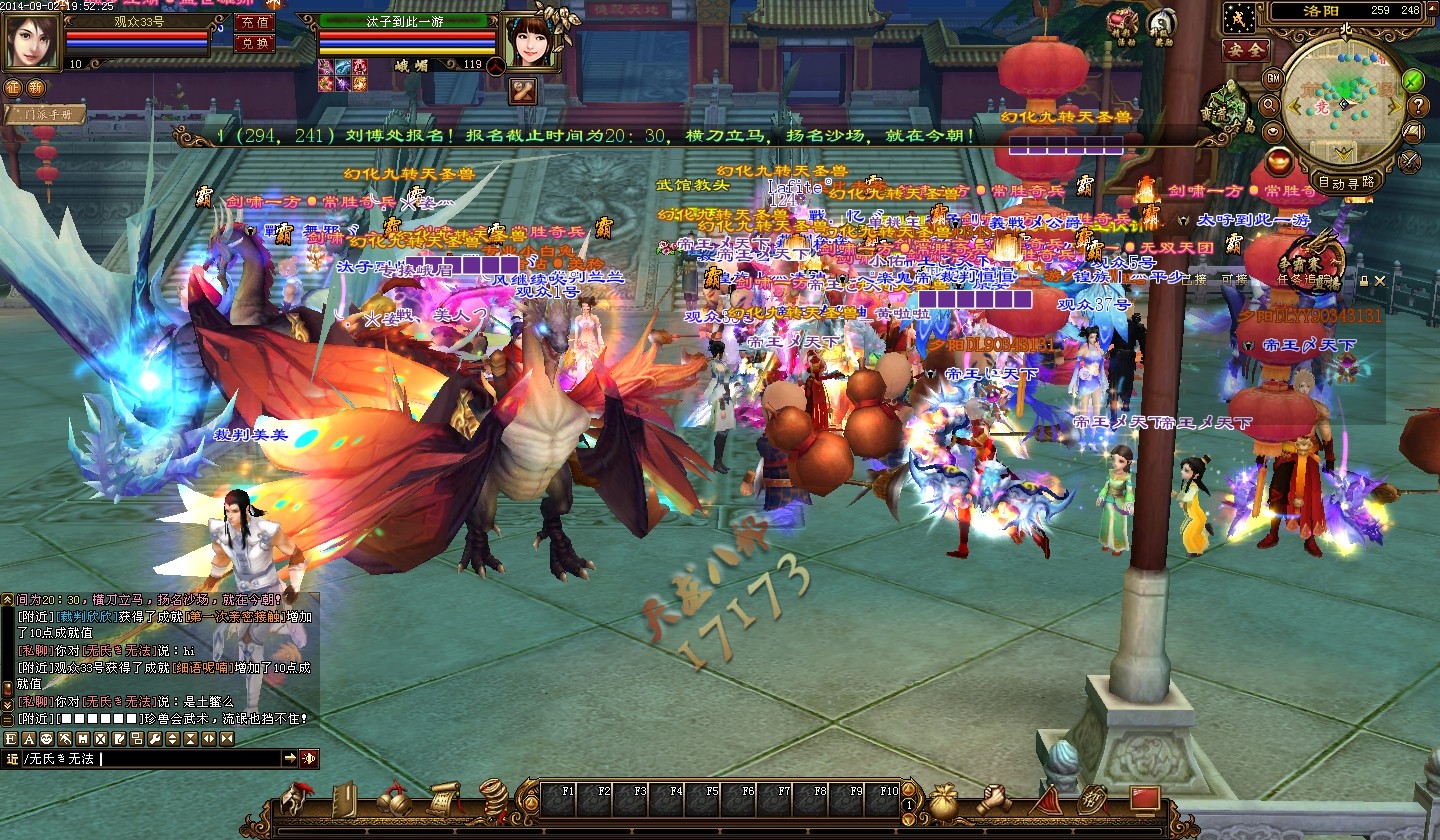Open the money pouch bag icon
Image resolution: width=1440 pixels, height=840 pixels.
(943, 801)
